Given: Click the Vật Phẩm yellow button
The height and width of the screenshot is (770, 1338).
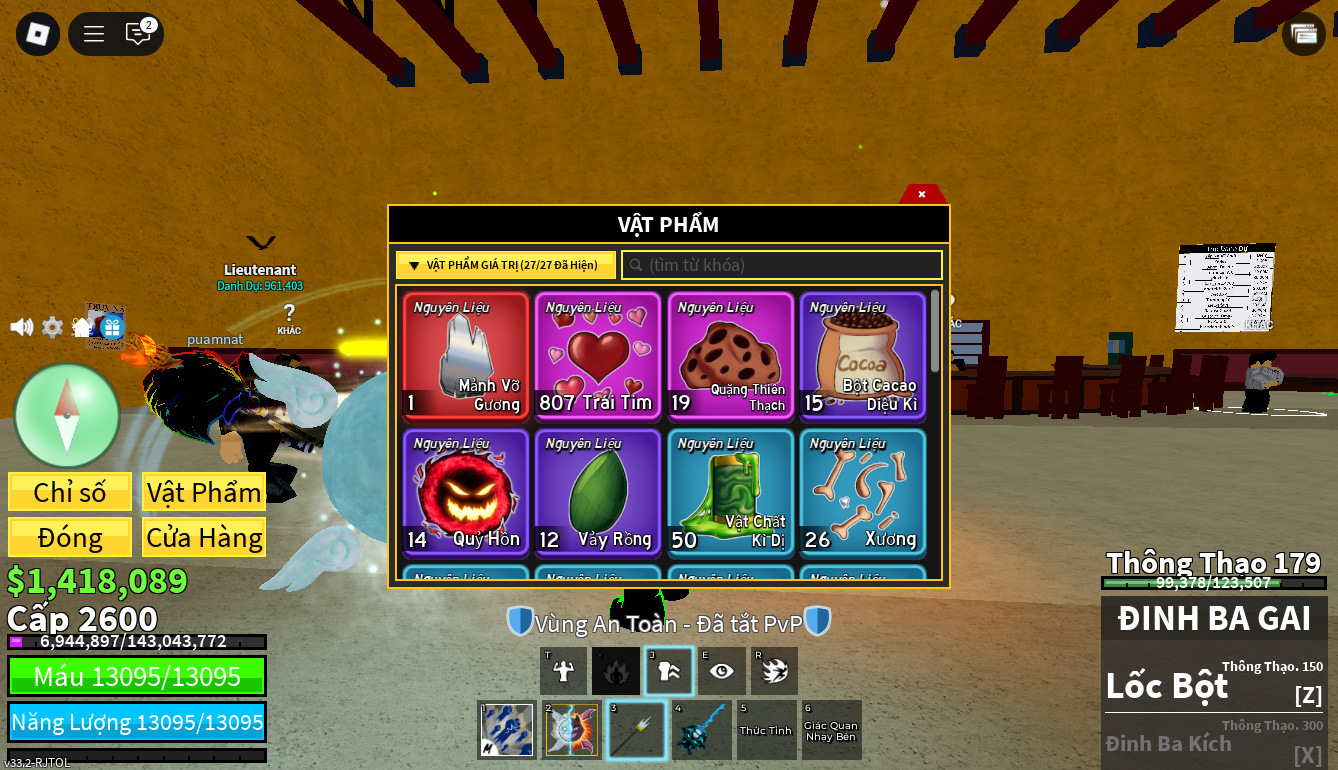Looking at the screenshot, I should point(204,492).
